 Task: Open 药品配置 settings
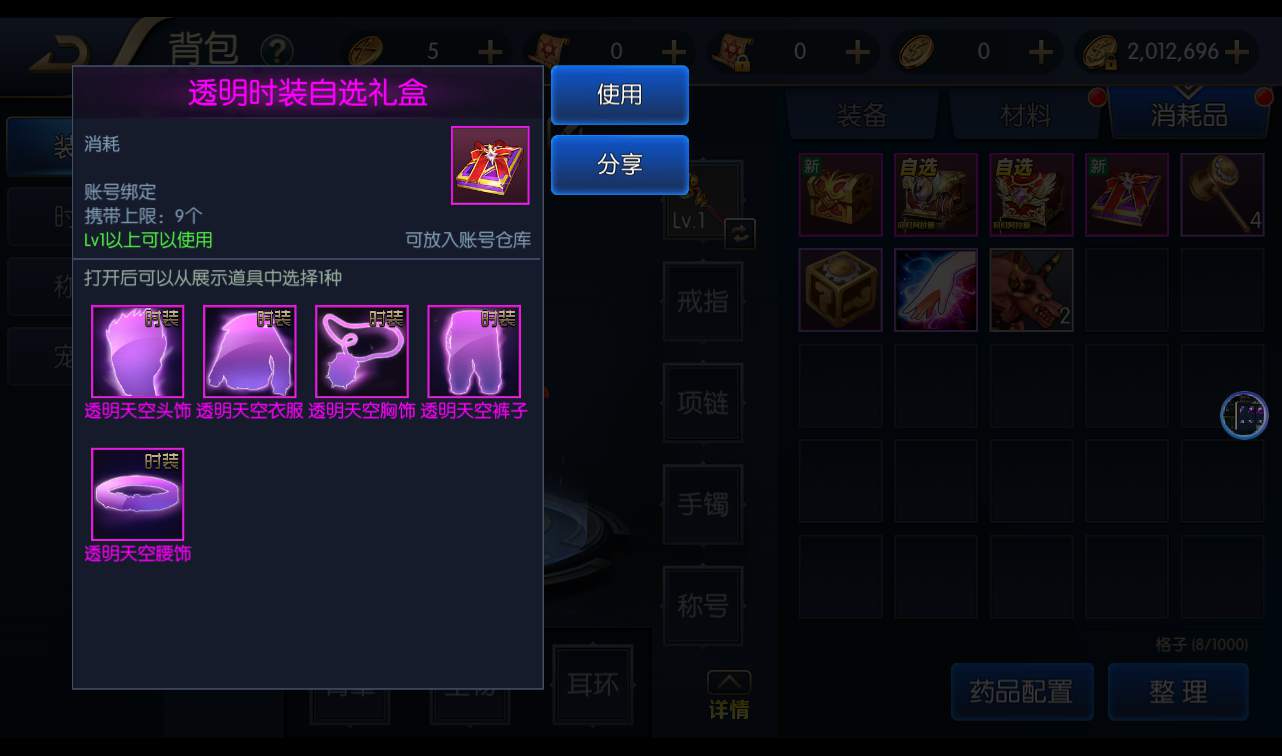click(x=1022, y=692)
